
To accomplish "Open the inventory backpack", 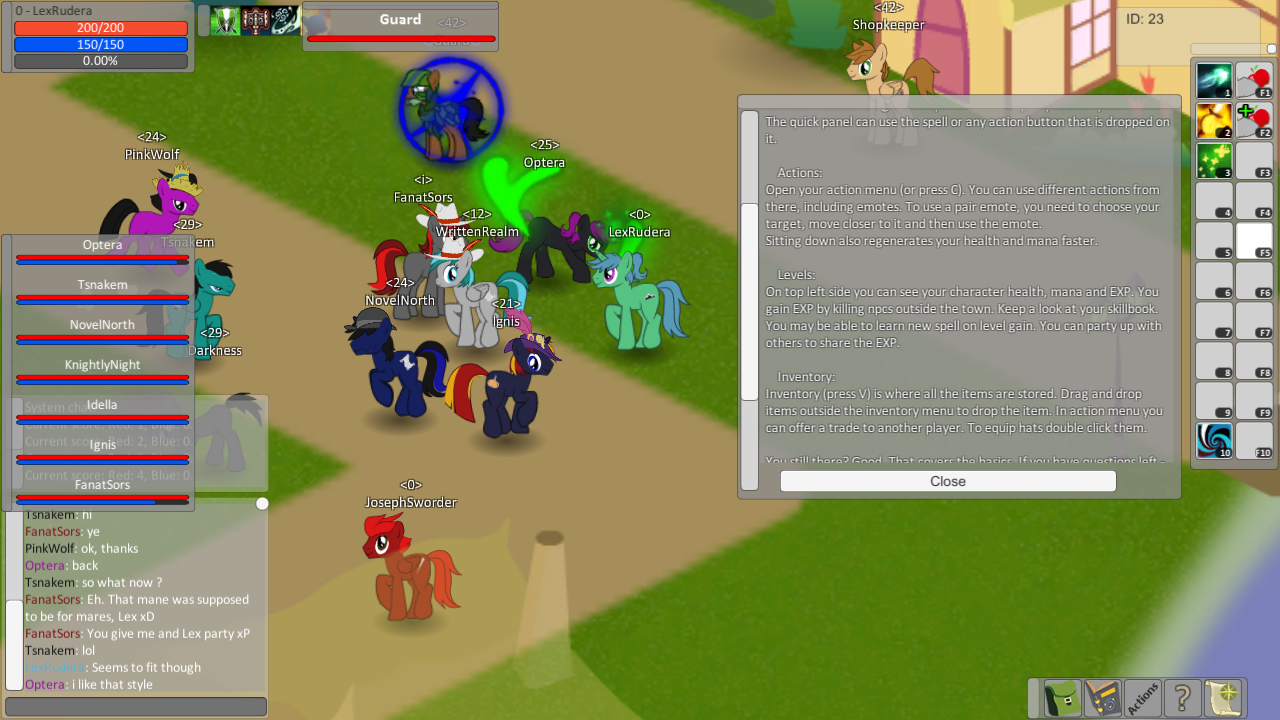I will coord(1060,698).
